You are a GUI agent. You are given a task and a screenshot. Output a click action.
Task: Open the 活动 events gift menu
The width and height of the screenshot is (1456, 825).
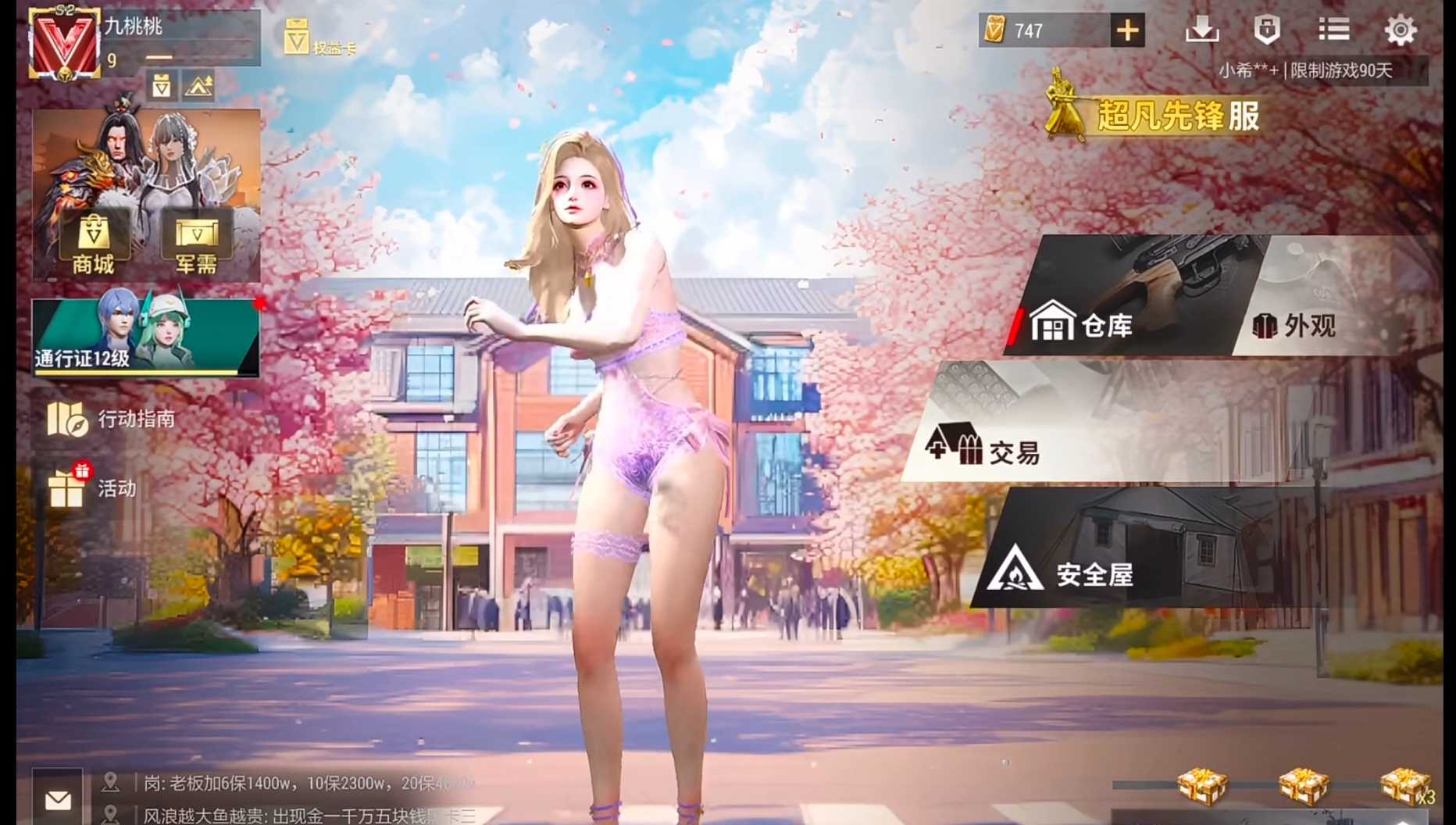tap(92, 488)
